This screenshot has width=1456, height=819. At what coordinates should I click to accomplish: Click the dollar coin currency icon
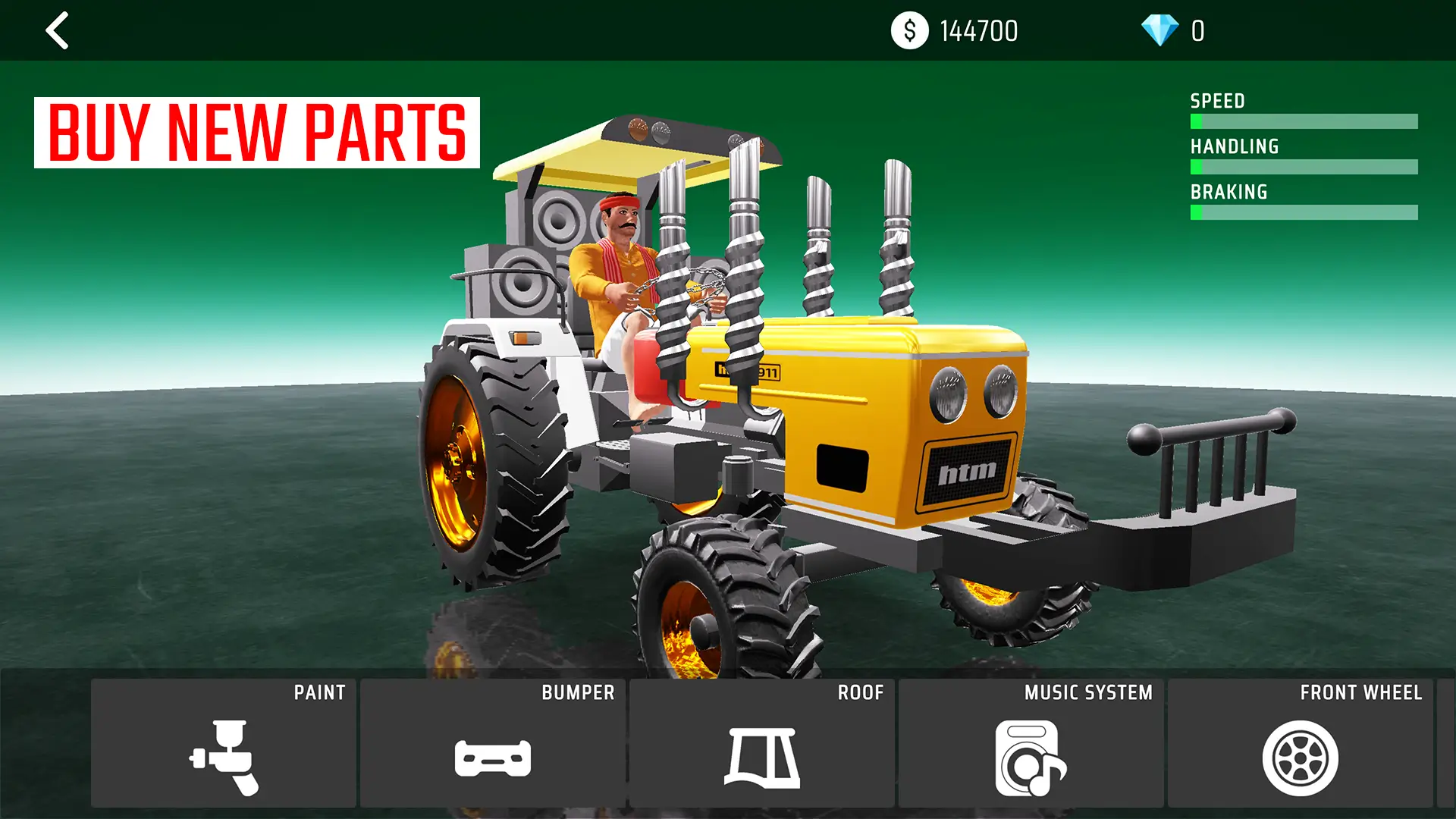coord(909,30)
